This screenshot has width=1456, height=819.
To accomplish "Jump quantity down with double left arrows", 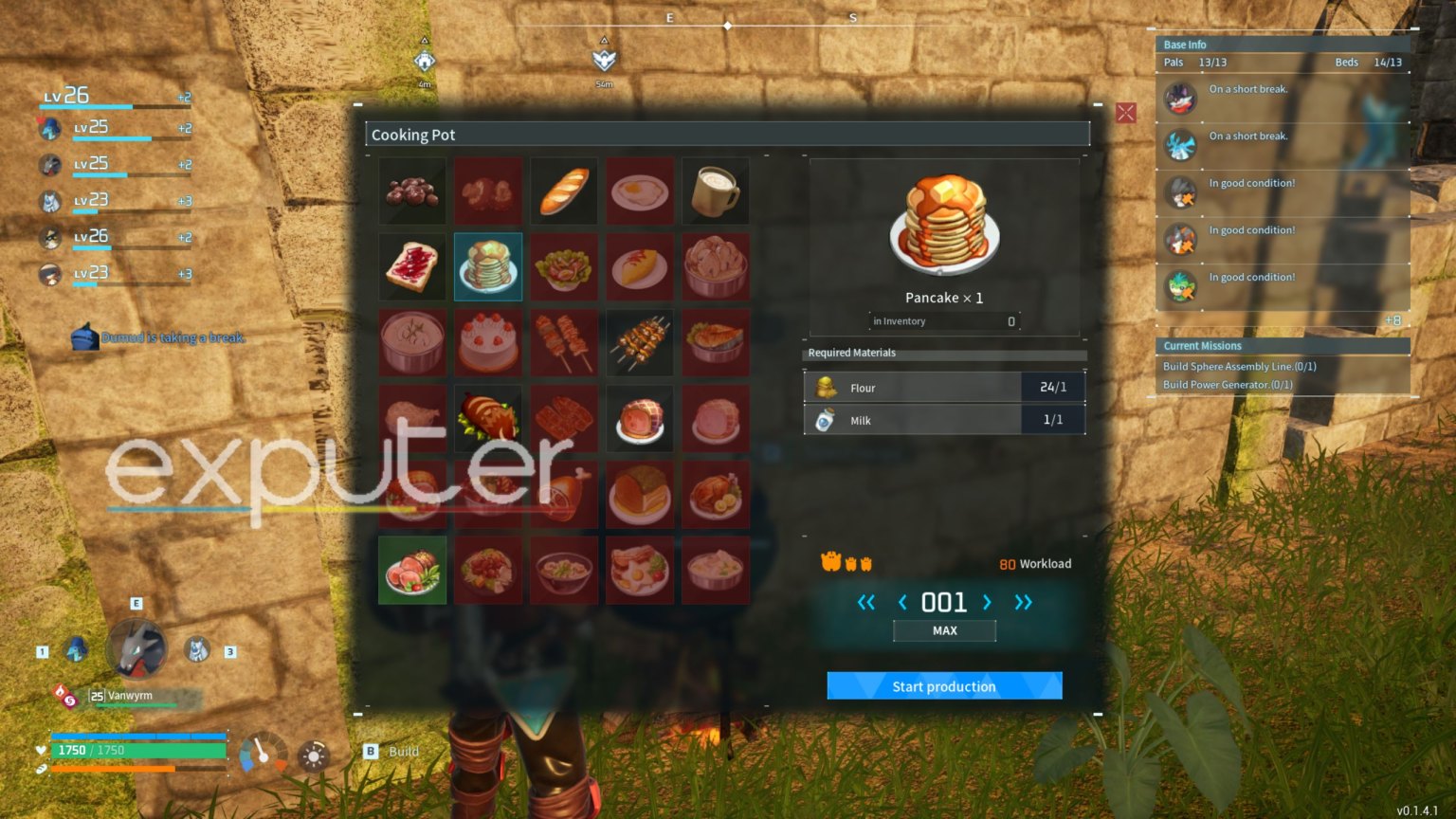I will [865, 602].
